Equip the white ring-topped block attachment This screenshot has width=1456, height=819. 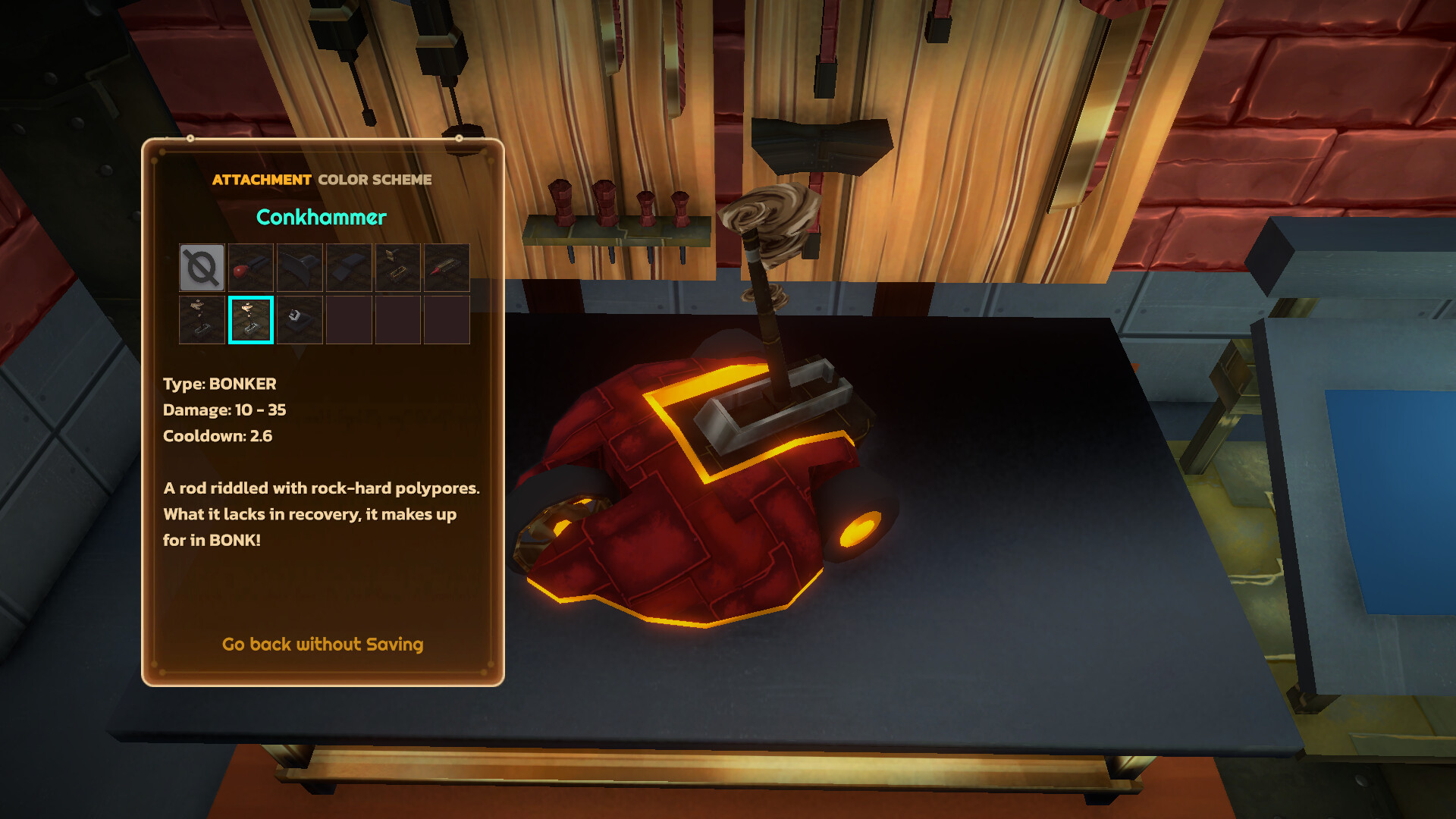(300, 320)
